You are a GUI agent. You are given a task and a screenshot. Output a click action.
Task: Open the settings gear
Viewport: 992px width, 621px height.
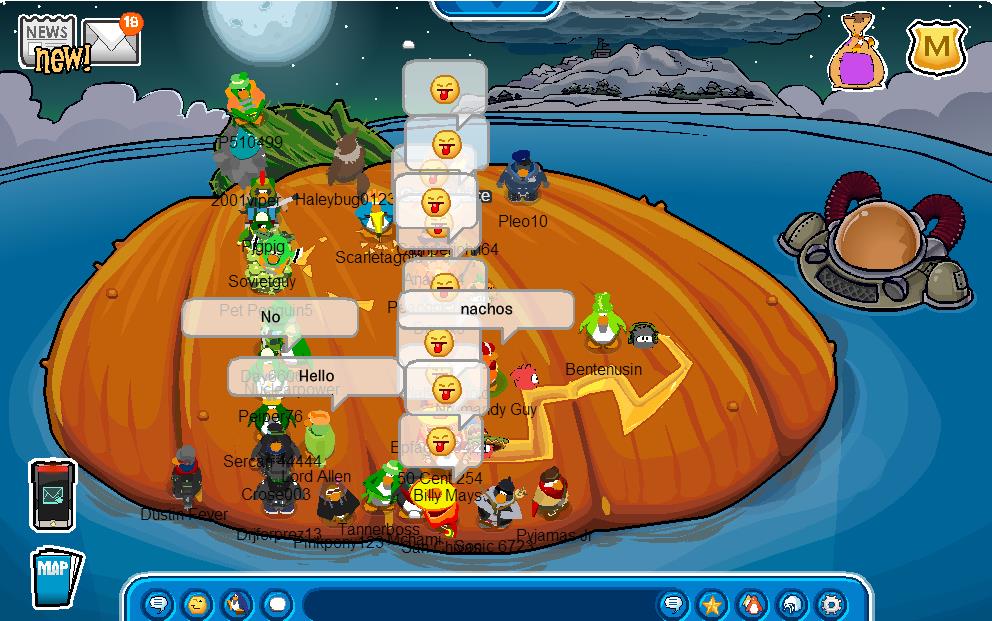coord(830,604)
